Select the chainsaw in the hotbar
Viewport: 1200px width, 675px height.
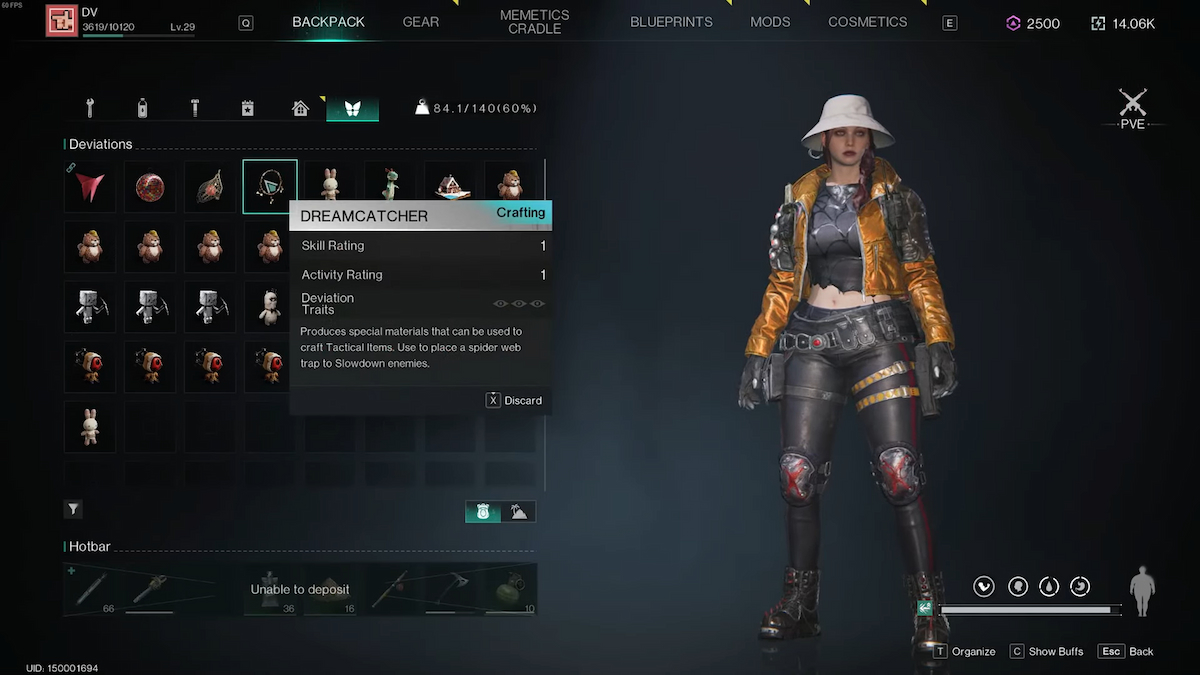click(x=151, y=588)
